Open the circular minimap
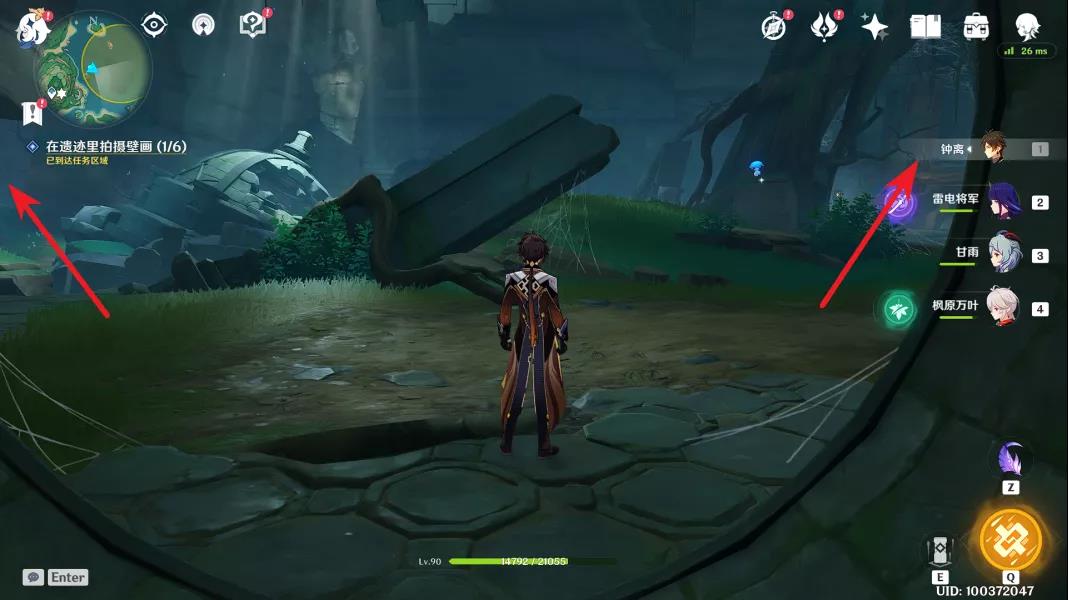 pyautogui.click(x=92, y=68)
